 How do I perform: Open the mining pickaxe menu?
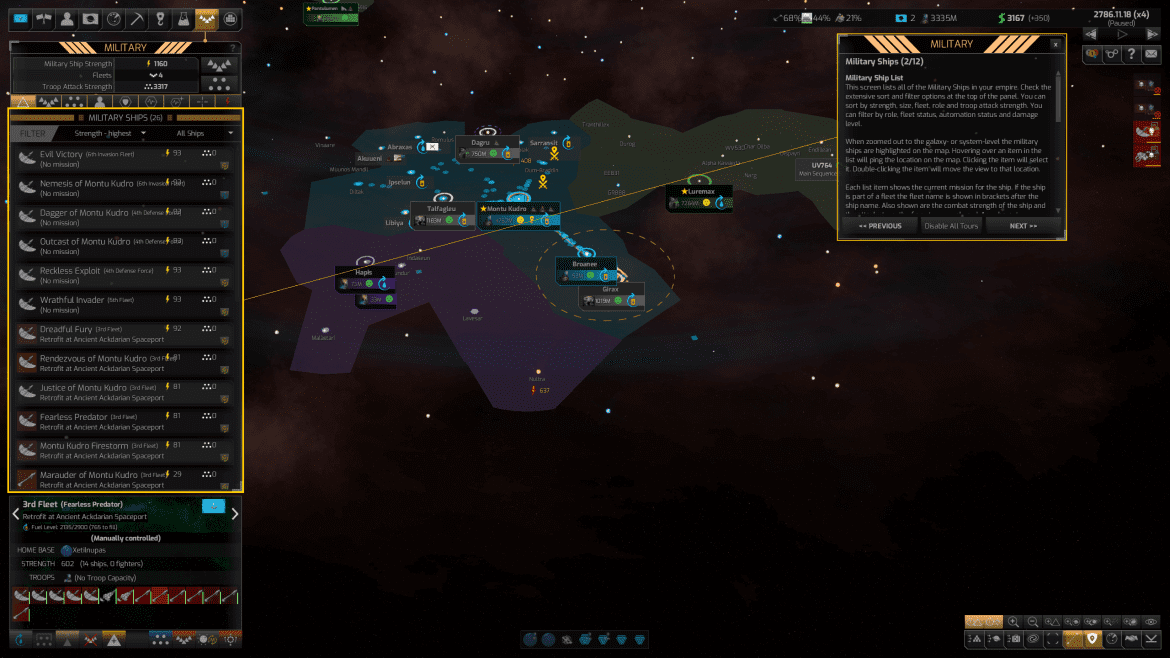(136, 19)
